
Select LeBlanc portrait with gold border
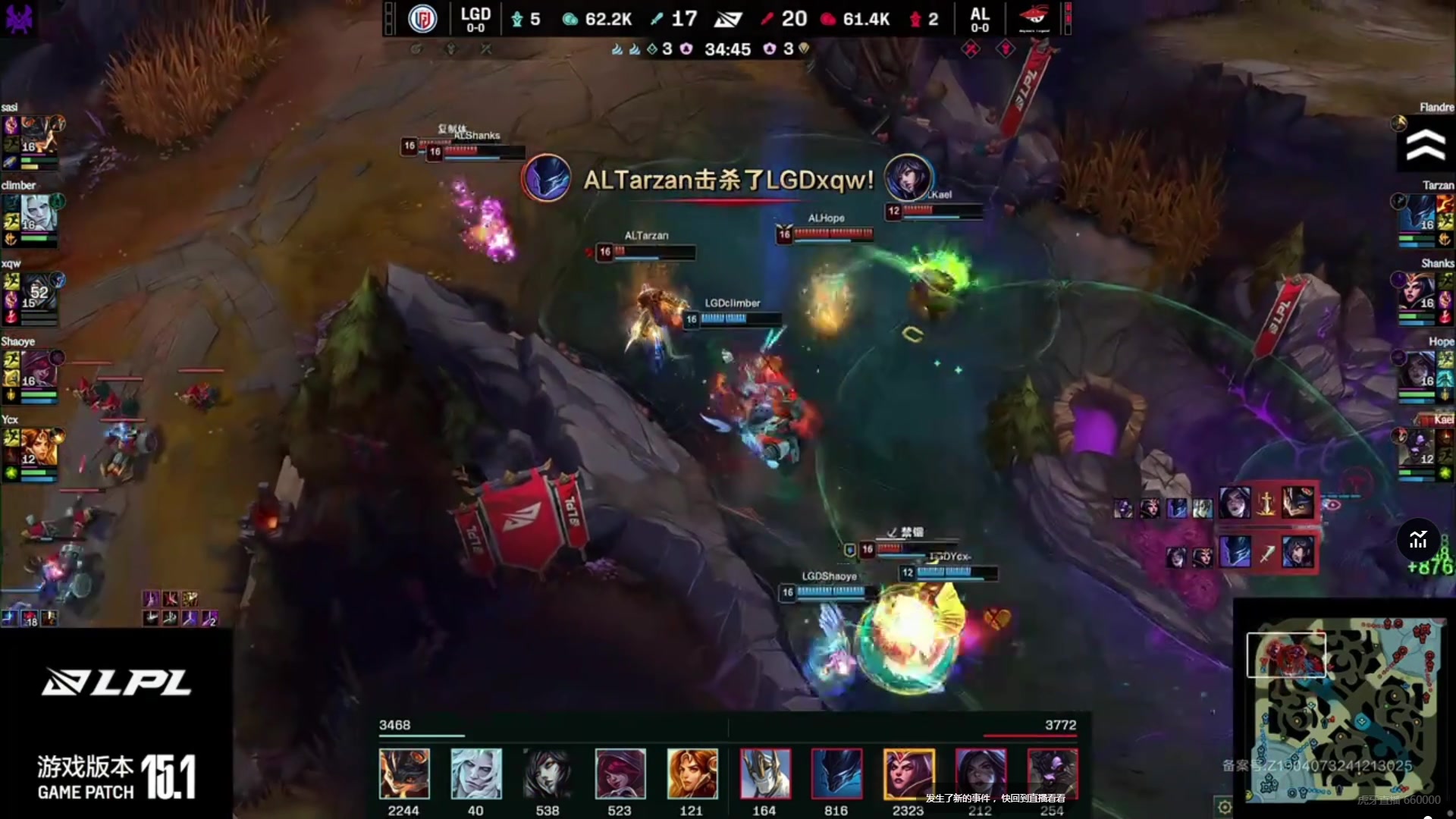(x=908, y=774)
